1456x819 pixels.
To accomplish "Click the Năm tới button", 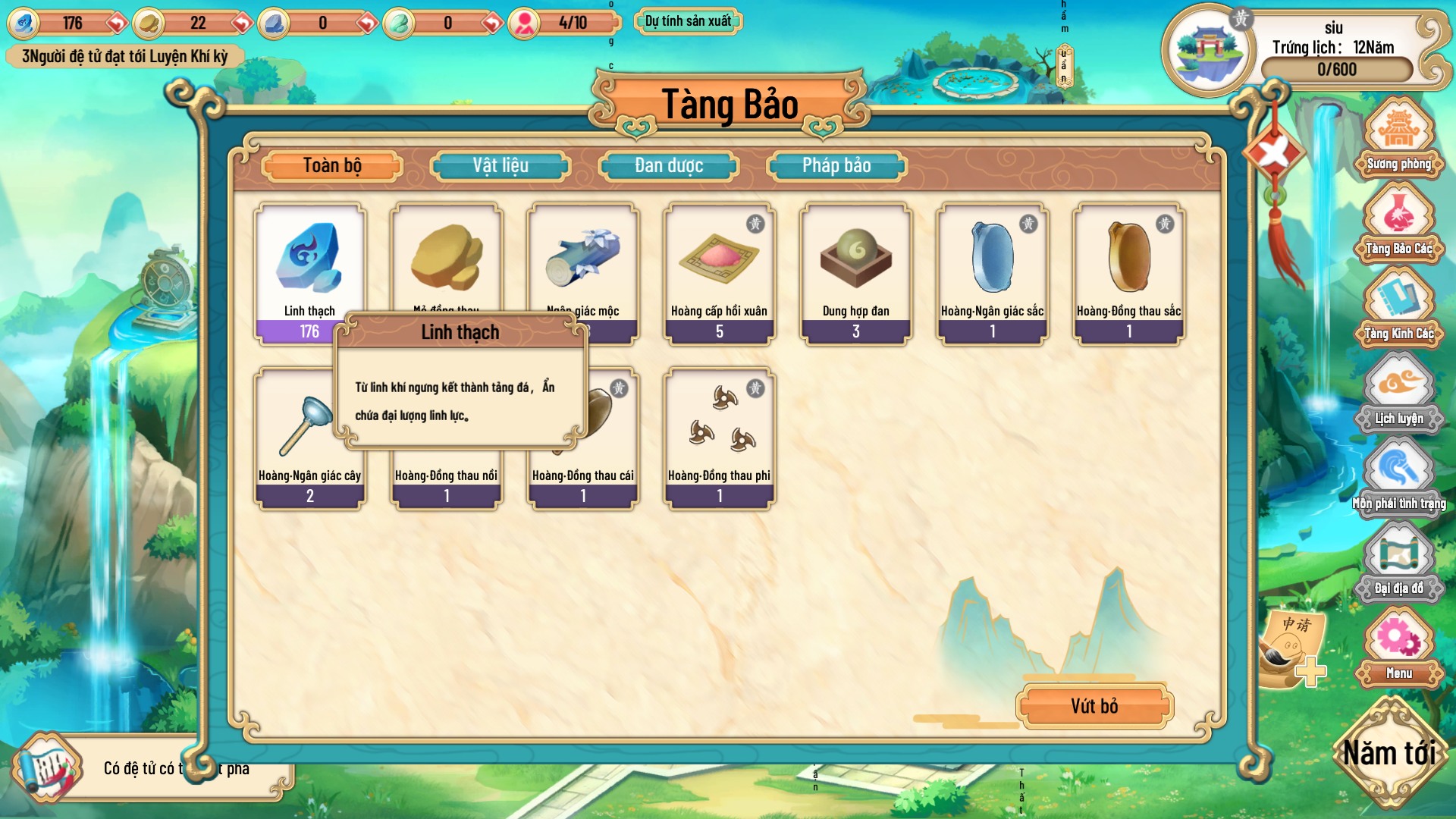I will point(1392,753).
